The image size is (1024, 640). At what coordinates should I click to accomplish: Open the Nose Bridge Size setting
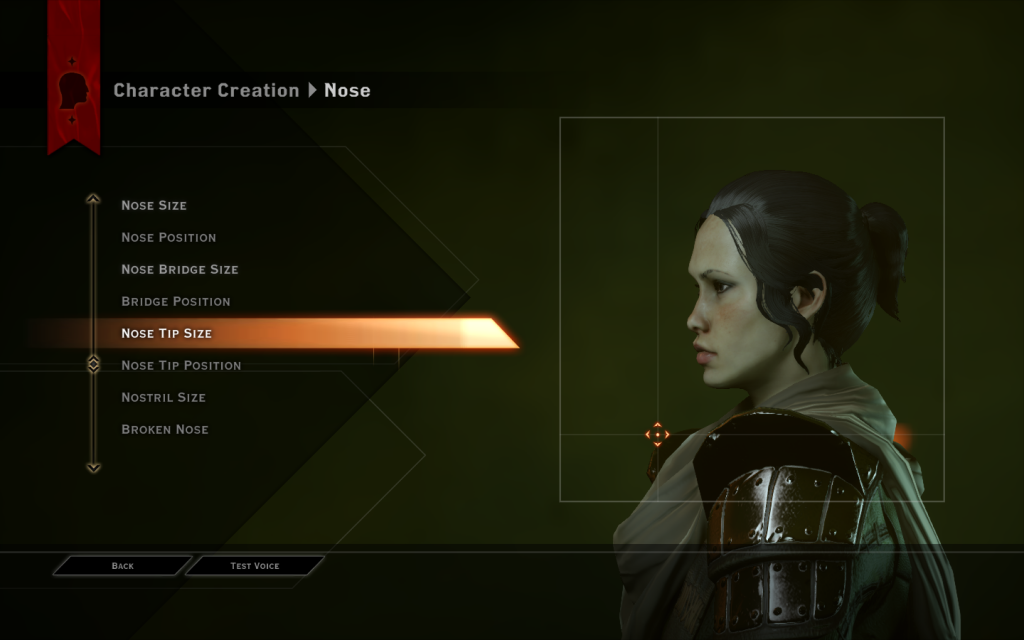coord(180,269)
